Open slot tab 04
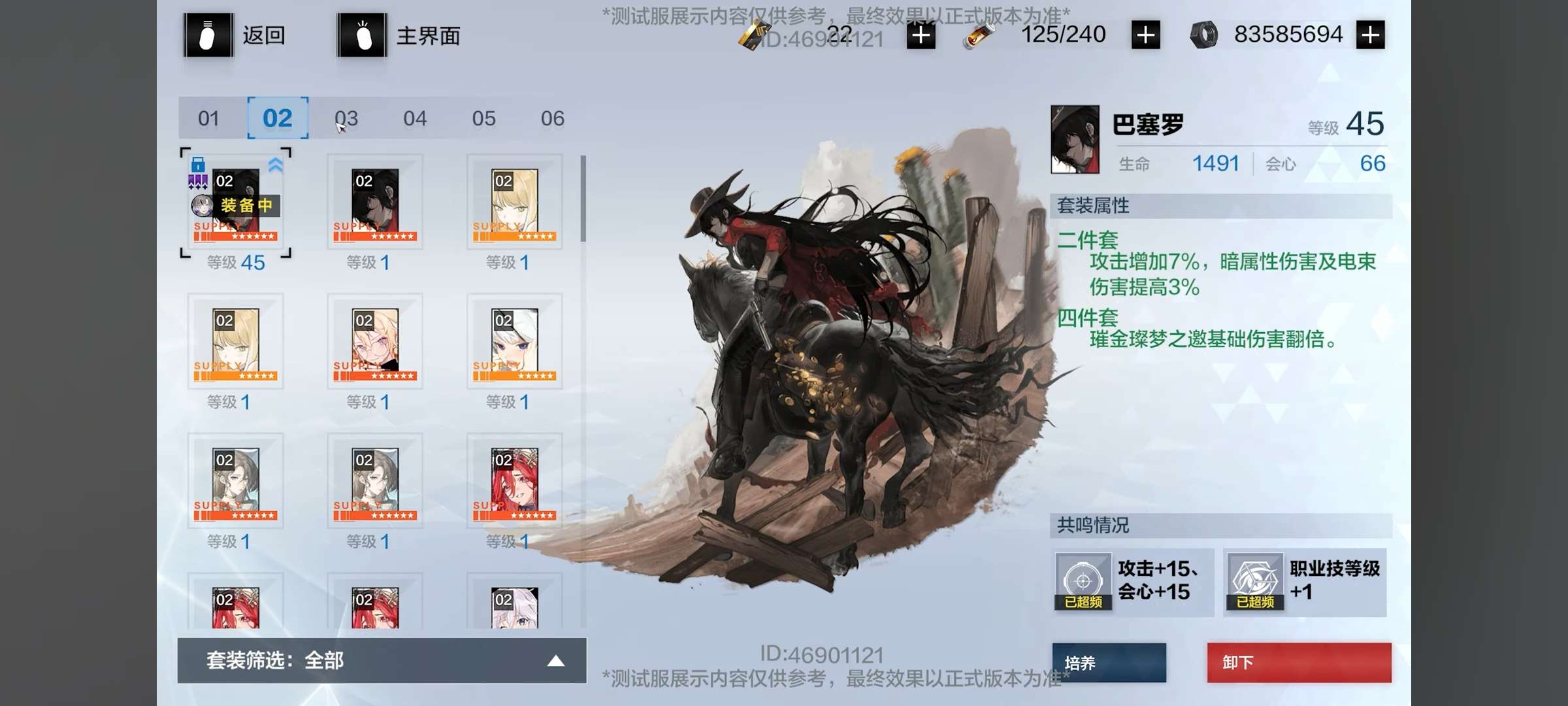 415,118
